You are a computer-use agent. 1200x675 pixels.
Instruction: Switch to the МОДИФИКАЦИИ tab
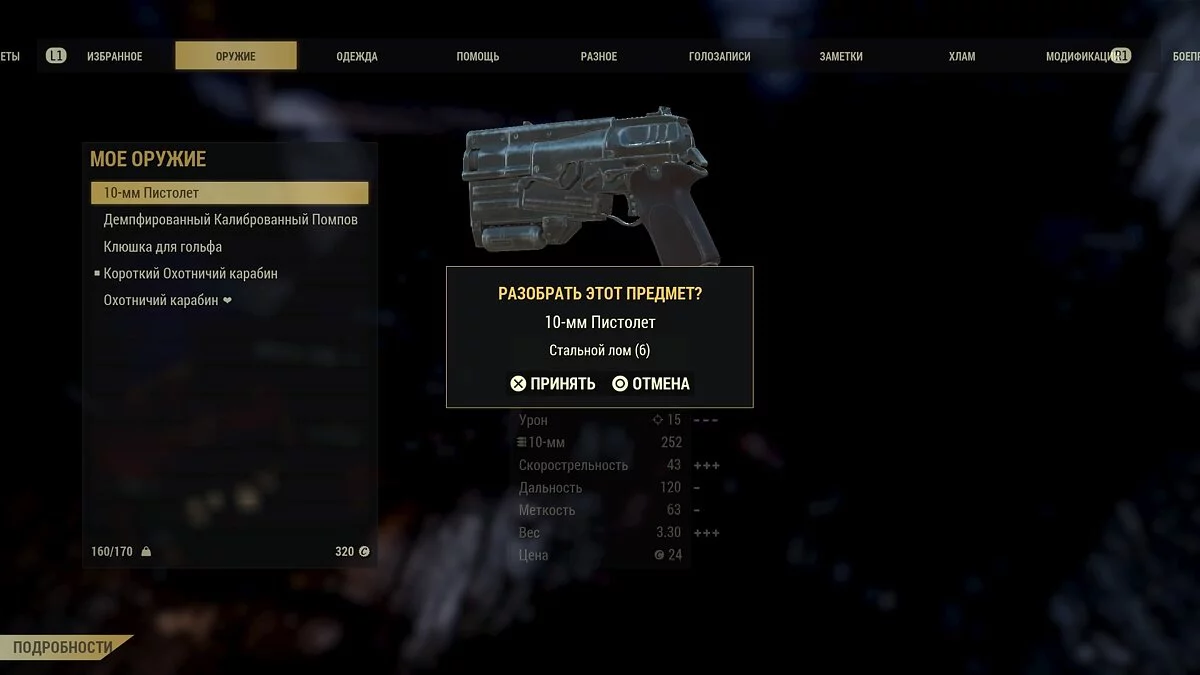click(1080, 56)
